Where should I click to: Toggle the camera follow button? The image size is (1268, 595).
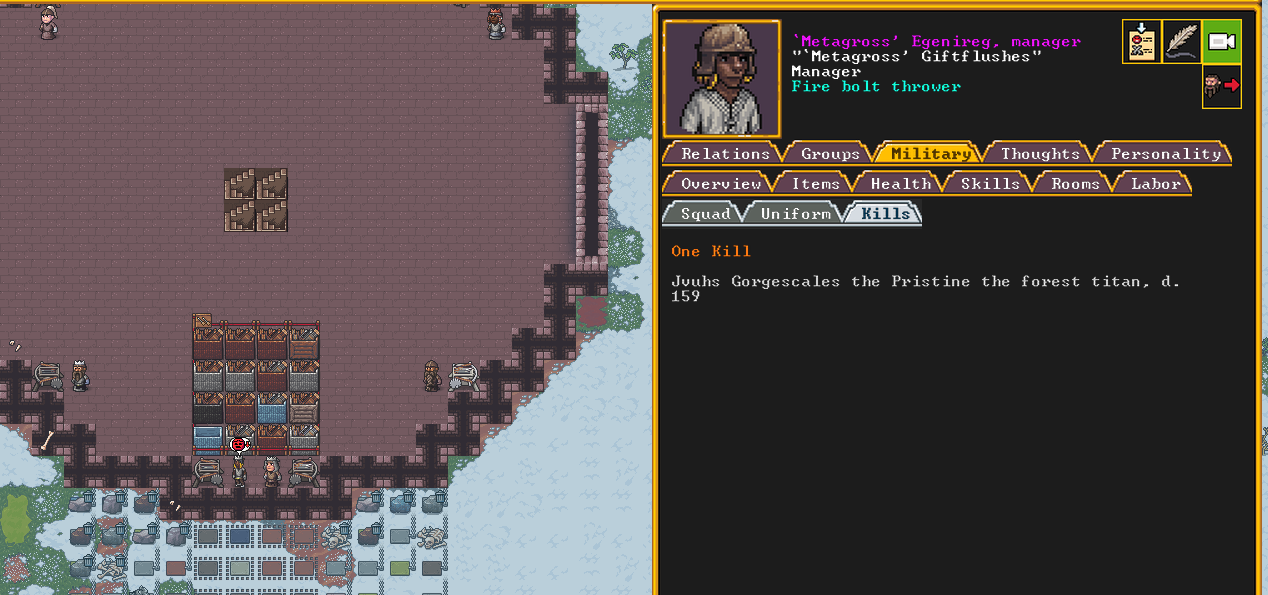point(1221,42)
